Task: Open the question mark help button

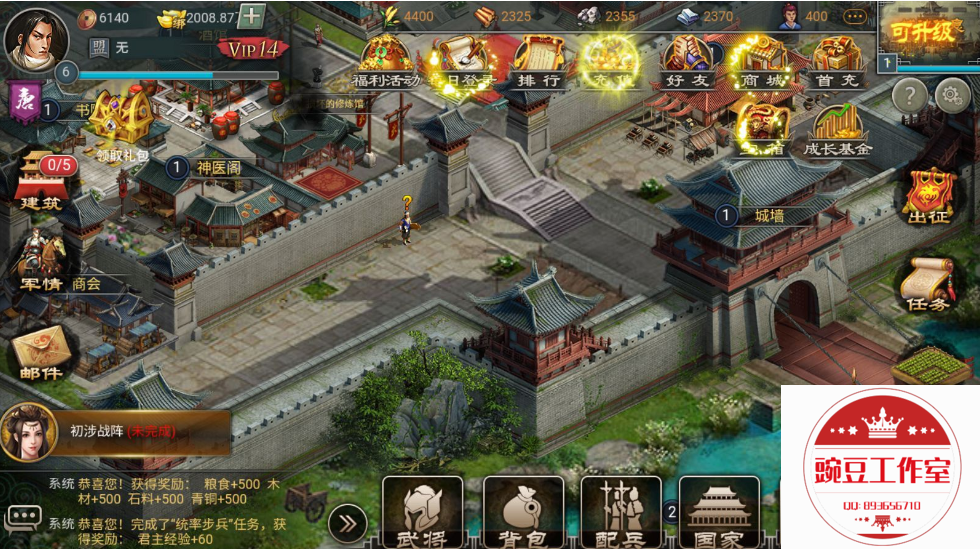Action: (x=909, y=96)
